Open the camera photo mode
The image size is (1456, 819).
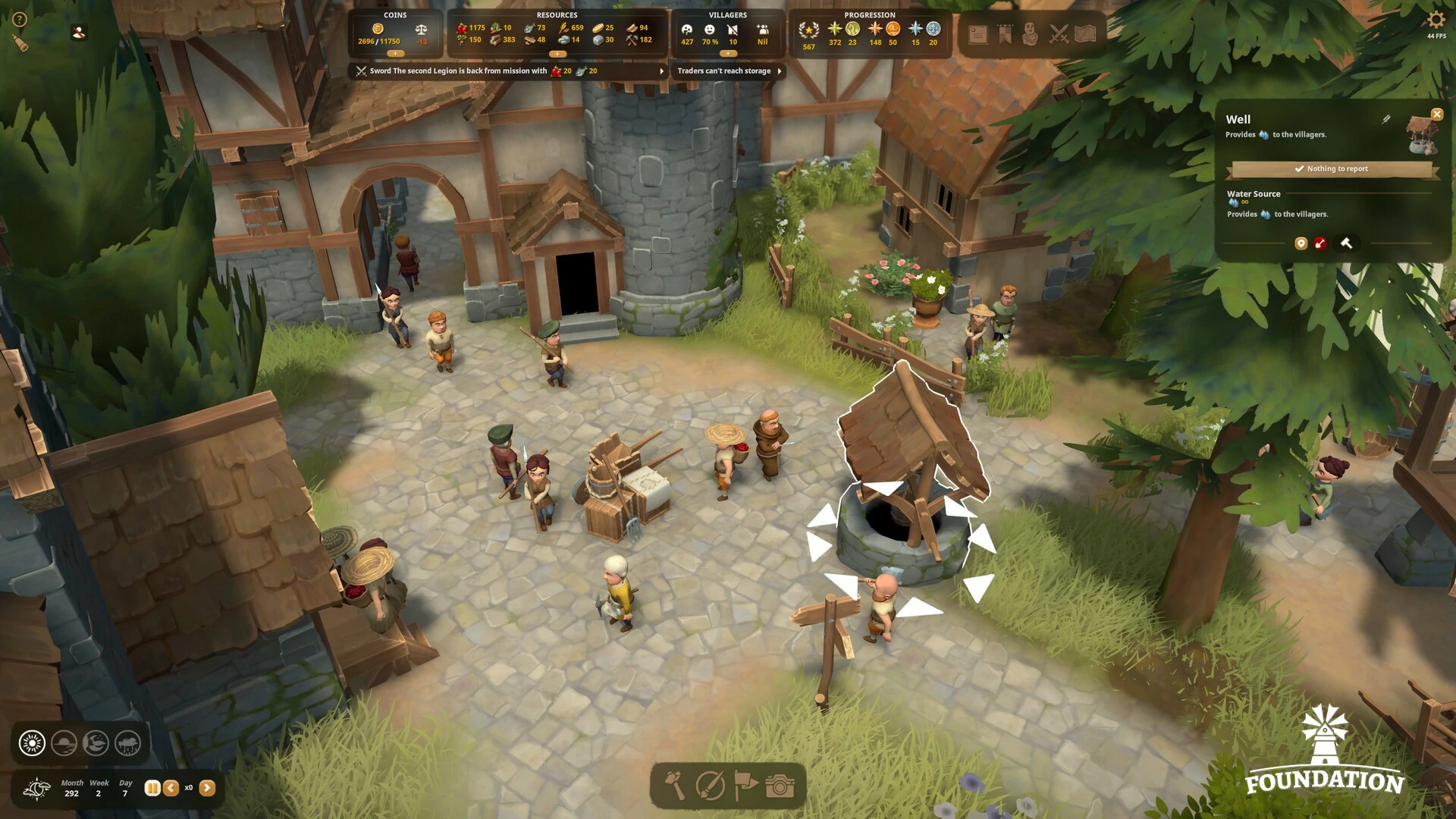pyautogui.click(x=780, y=786)
